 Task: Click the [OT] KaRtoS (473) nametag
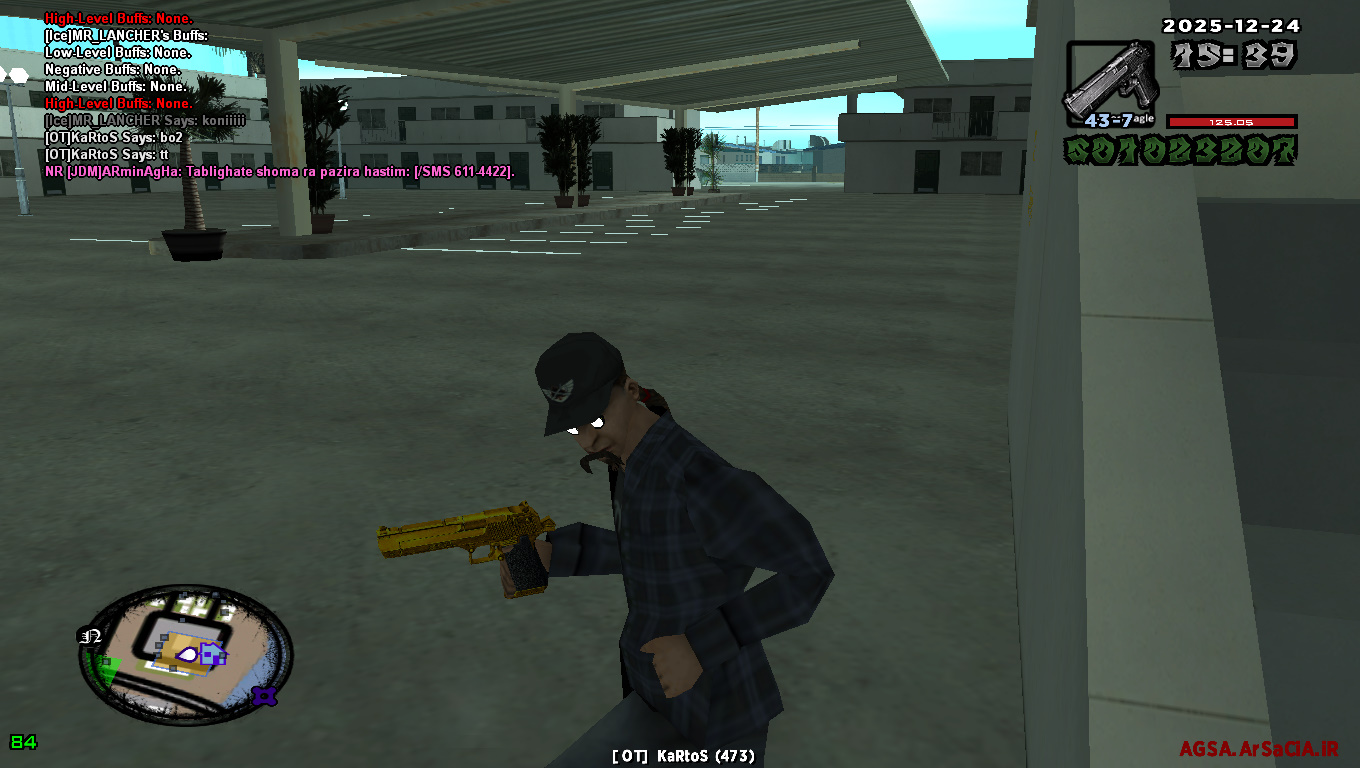tap(681, 756)
